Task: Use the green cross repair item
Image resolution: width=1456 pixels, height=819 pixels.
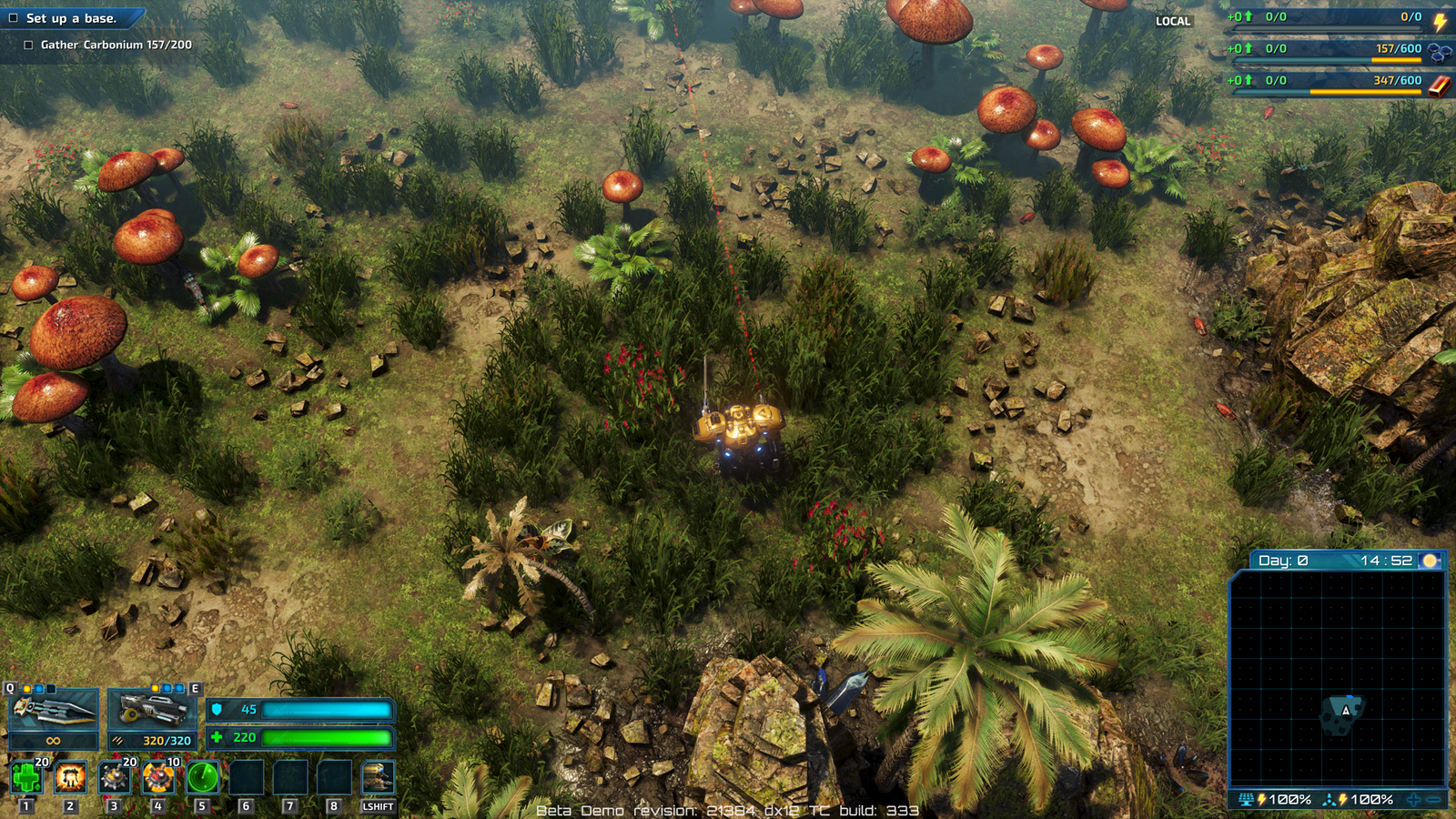Action: (26, 777)
